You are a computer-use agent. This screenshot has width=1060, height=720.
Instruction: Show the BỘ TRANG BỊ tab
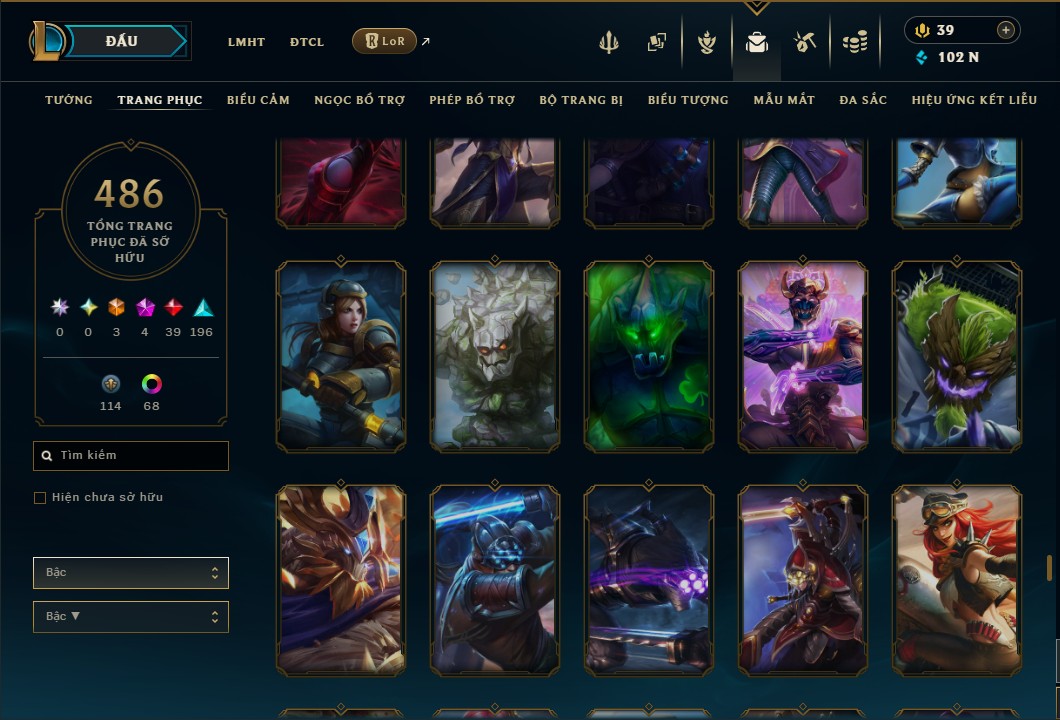pos(581,100)
